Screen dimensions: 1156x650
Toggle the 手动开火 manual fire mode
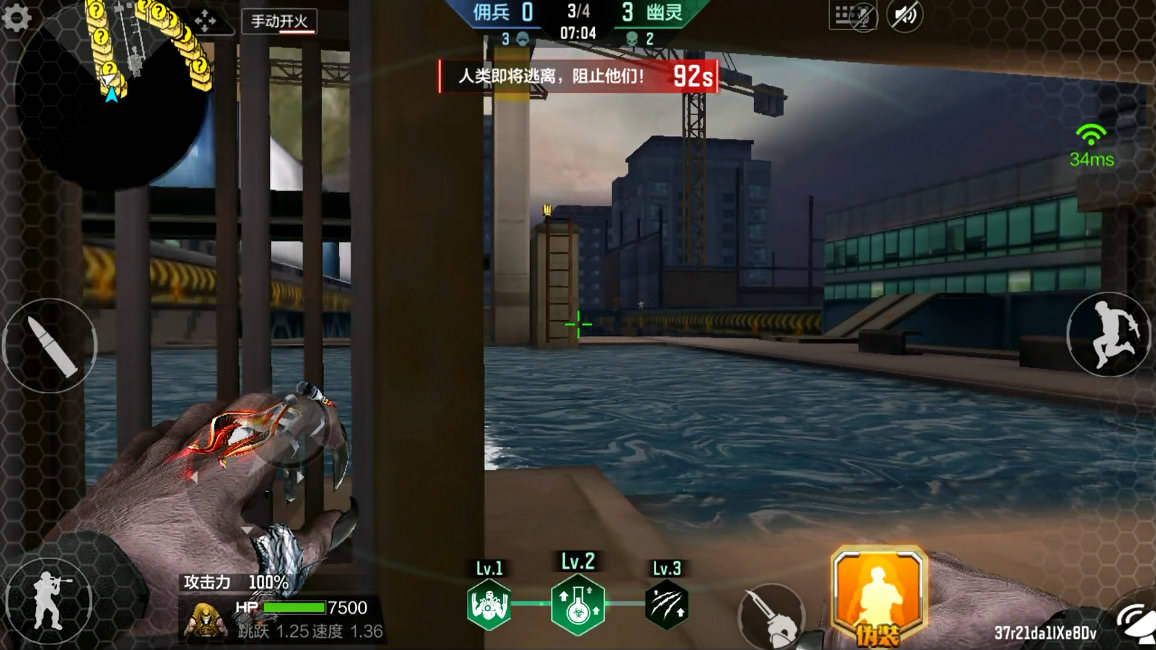[x=279, y=21]
